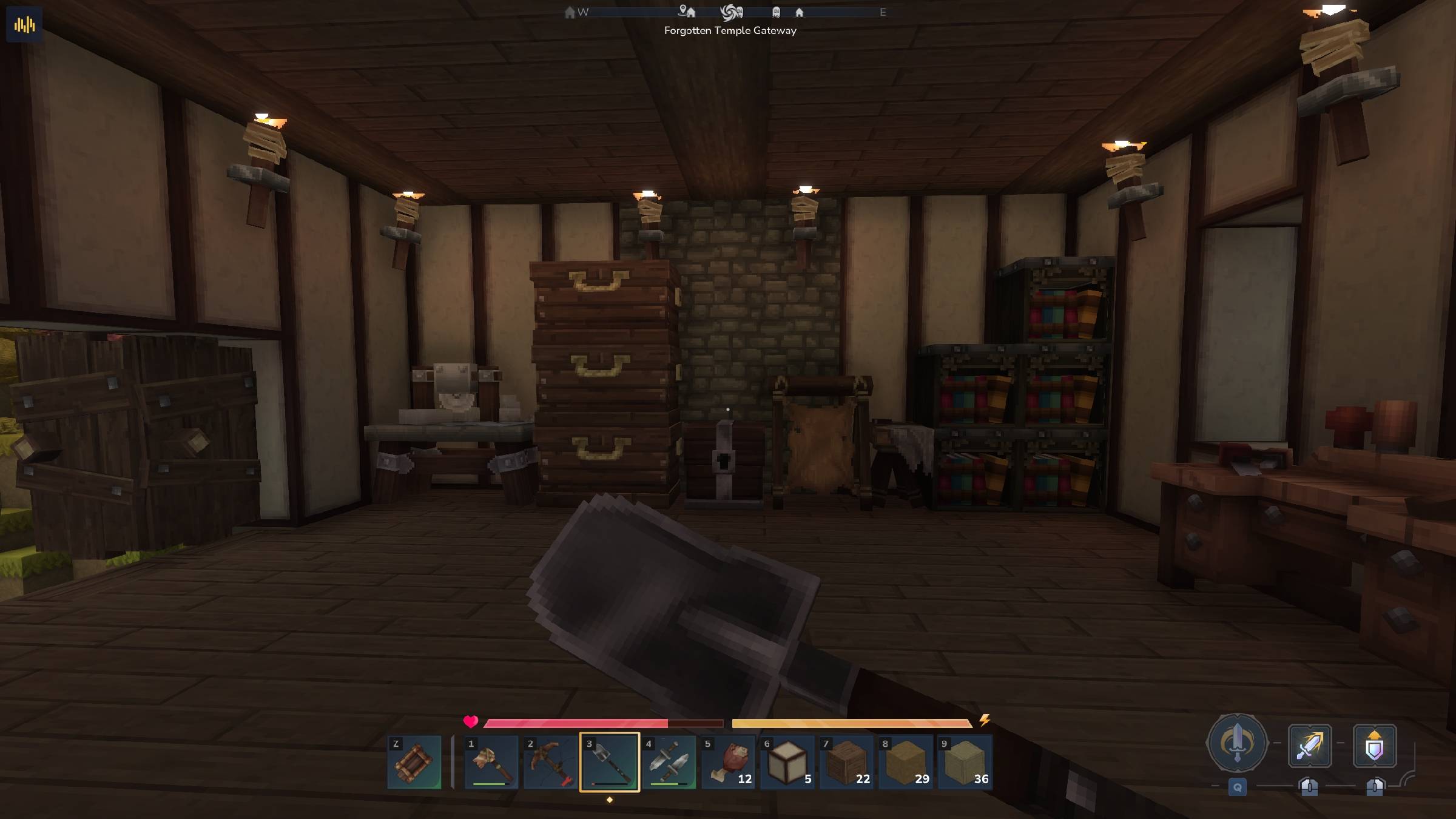Select the bandaged hatchet in slot 1
Screen dimensions: 1456x819
(x=491, y=762)
